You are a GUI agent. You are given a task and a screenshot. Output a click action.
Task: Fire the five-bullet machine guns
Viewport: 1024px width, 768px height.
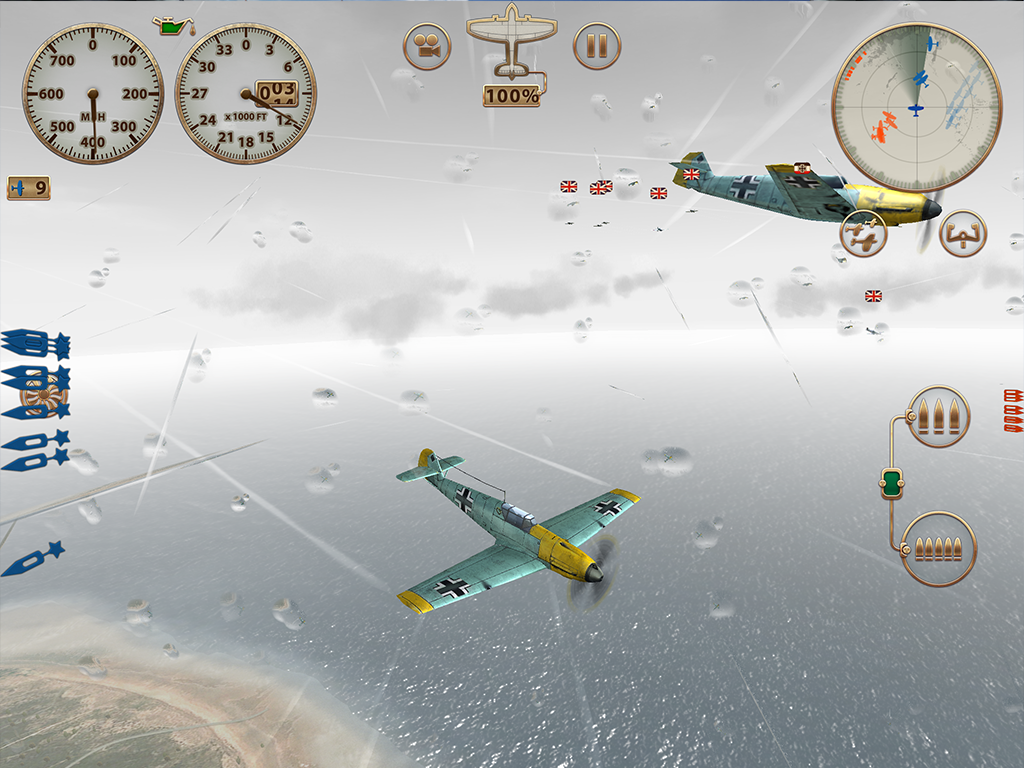coord(938,548)
